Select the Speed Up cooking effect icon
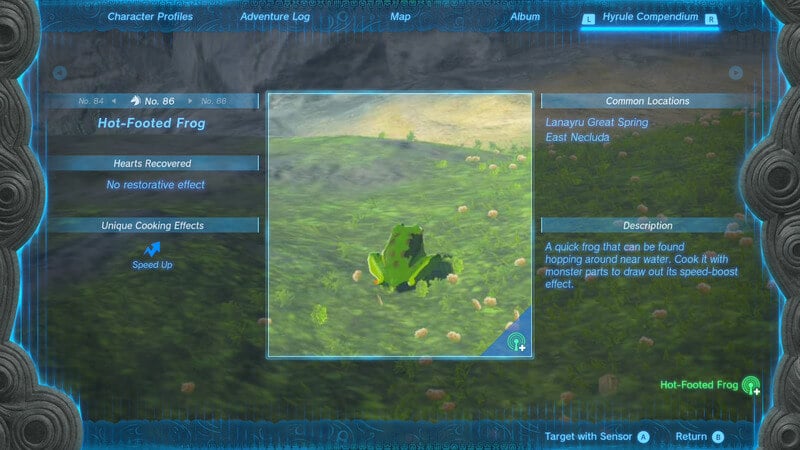This screenshot has height=450, width=800. (153, 248)
